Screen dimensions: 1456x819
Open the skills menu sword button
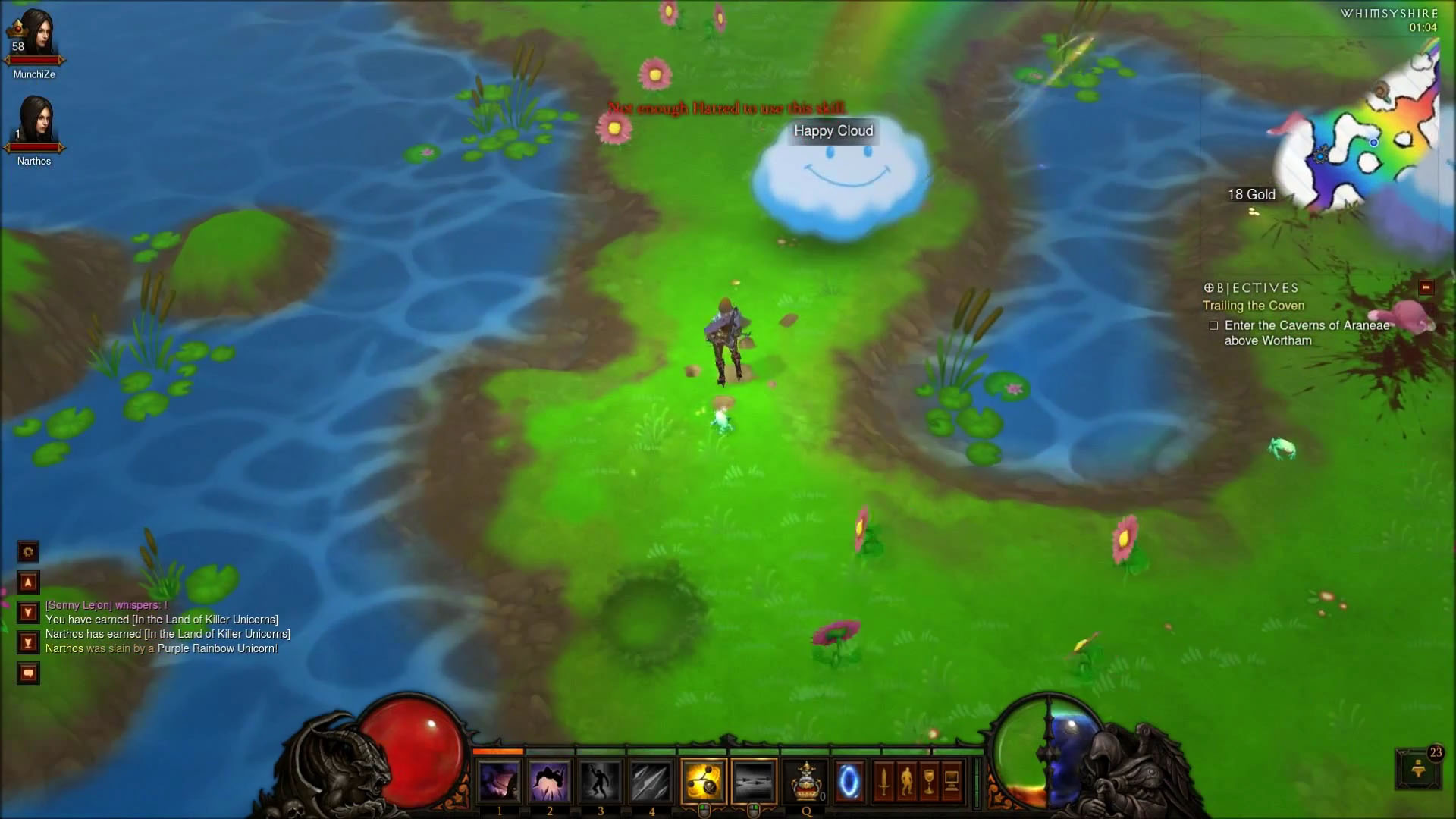(883, 781)
